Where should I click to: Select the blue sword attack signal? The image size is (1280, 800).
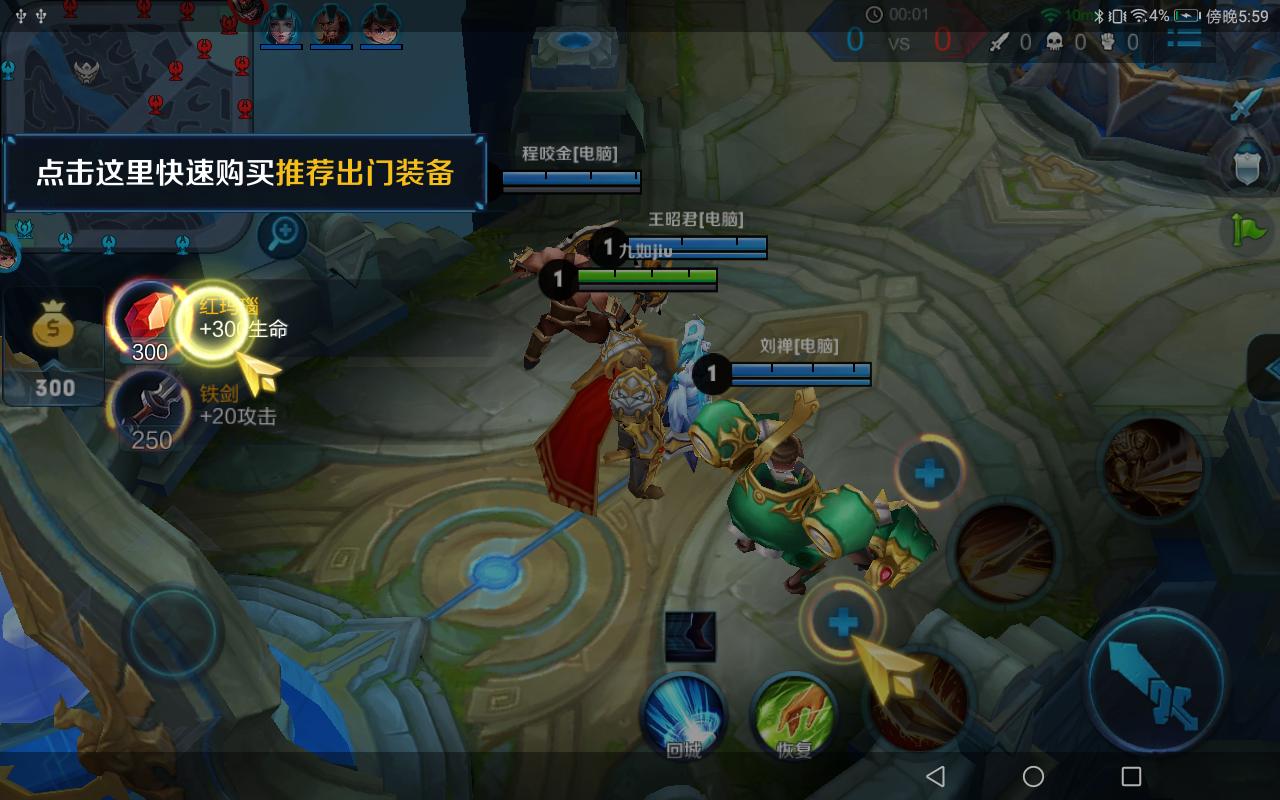1246,103
